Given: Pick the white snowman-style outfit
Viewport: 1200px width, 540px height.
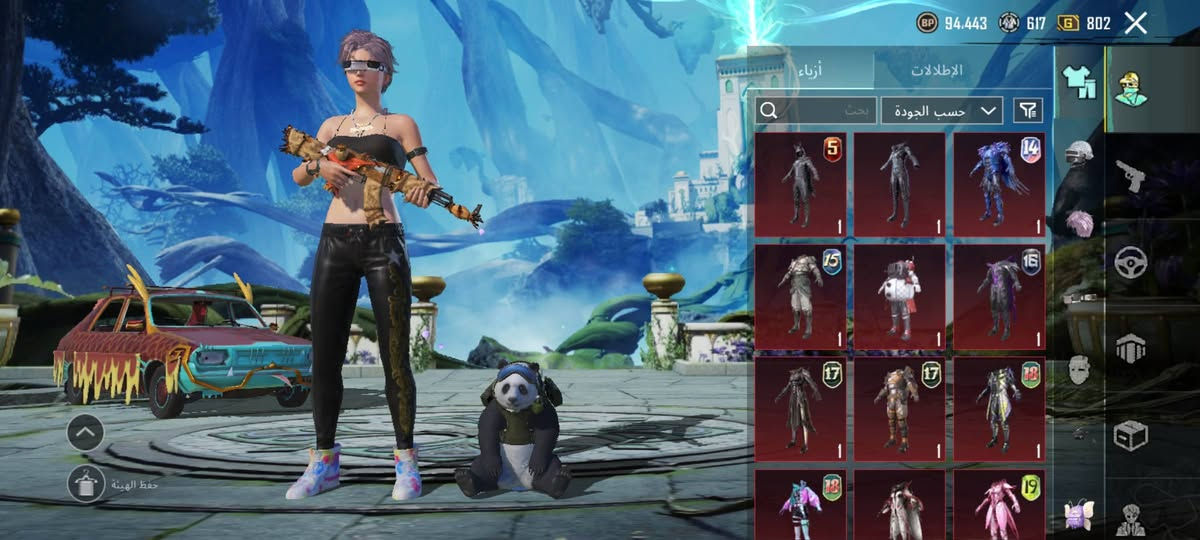Looking at the screenshot, I should pos(899,297).
